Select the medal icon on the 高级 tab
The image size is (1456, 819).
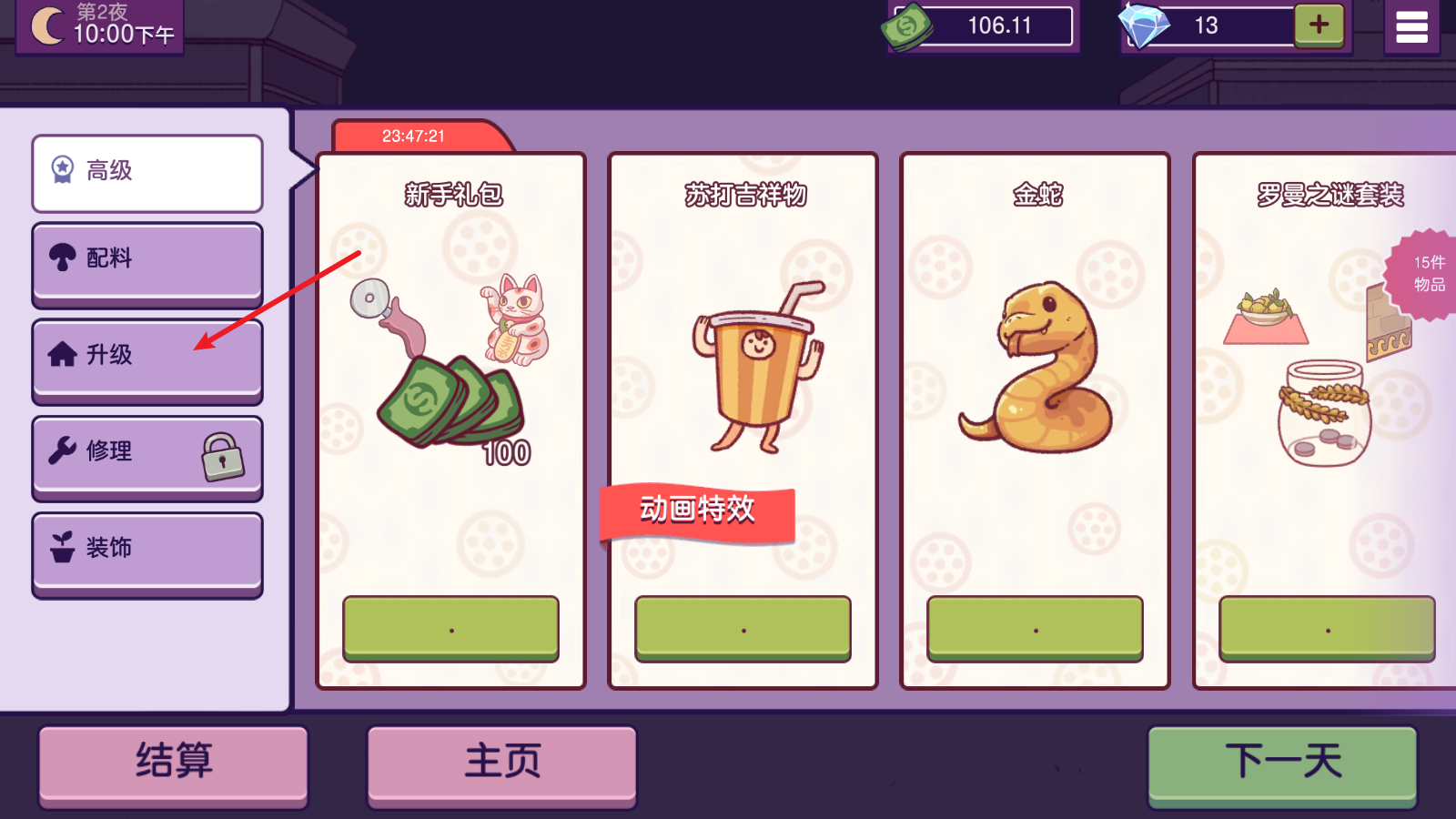tap(60, 167)
